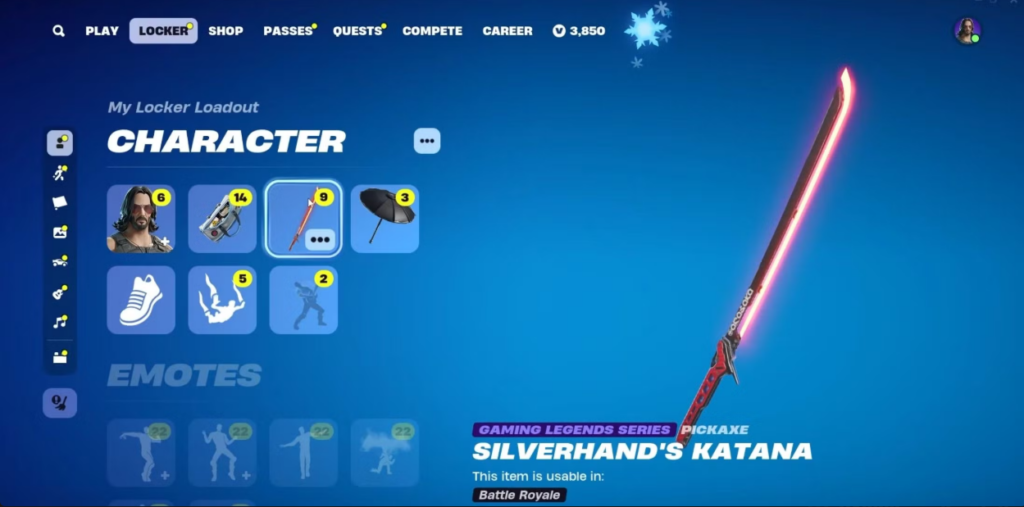Open options on the katana pickaxe slot
The width and height of the screenshot is (1024, 507).
321,238
